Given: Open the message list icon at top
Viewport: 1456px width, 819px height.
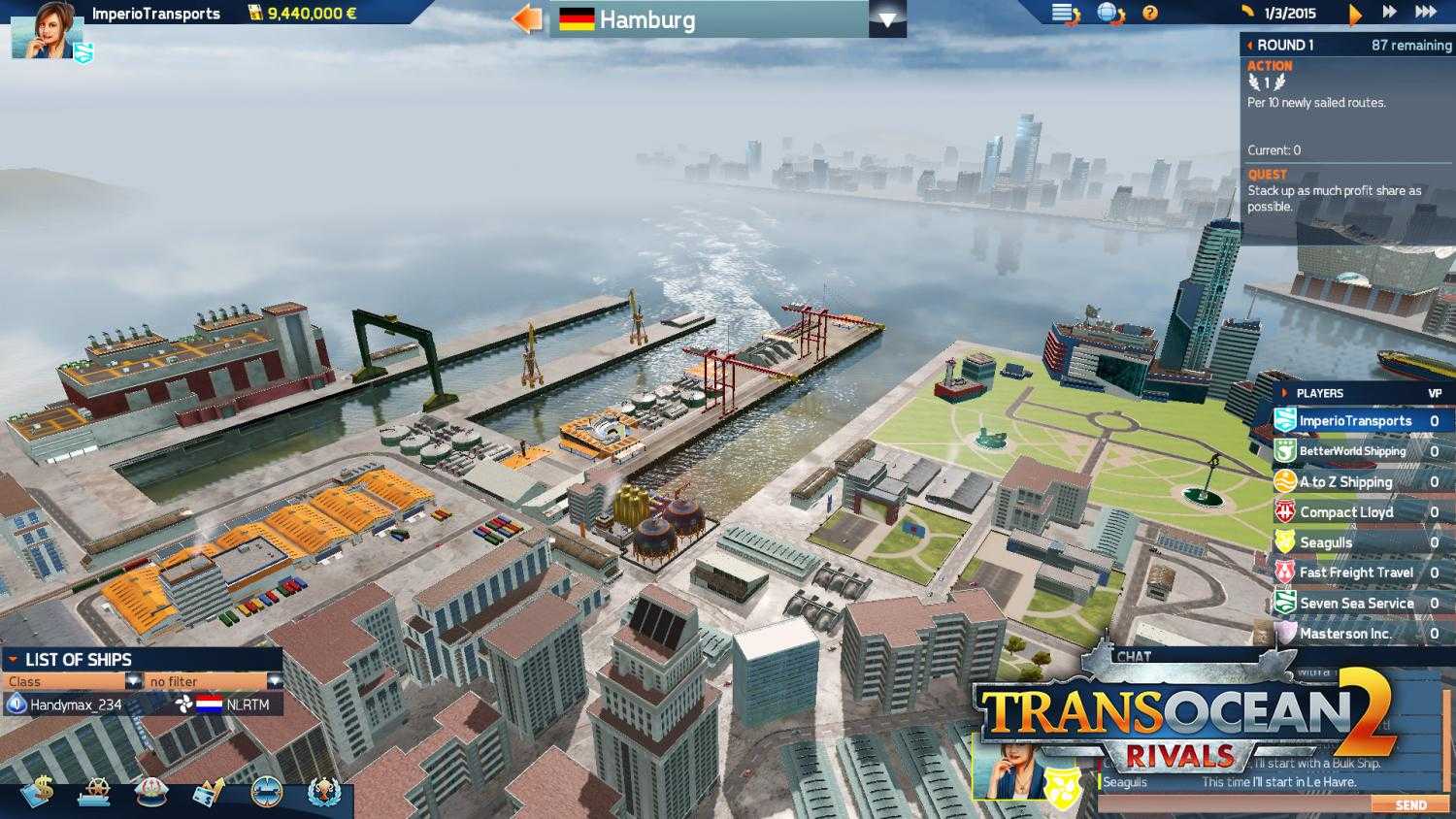Looking at the screenshot, I should click(1063, 13).
